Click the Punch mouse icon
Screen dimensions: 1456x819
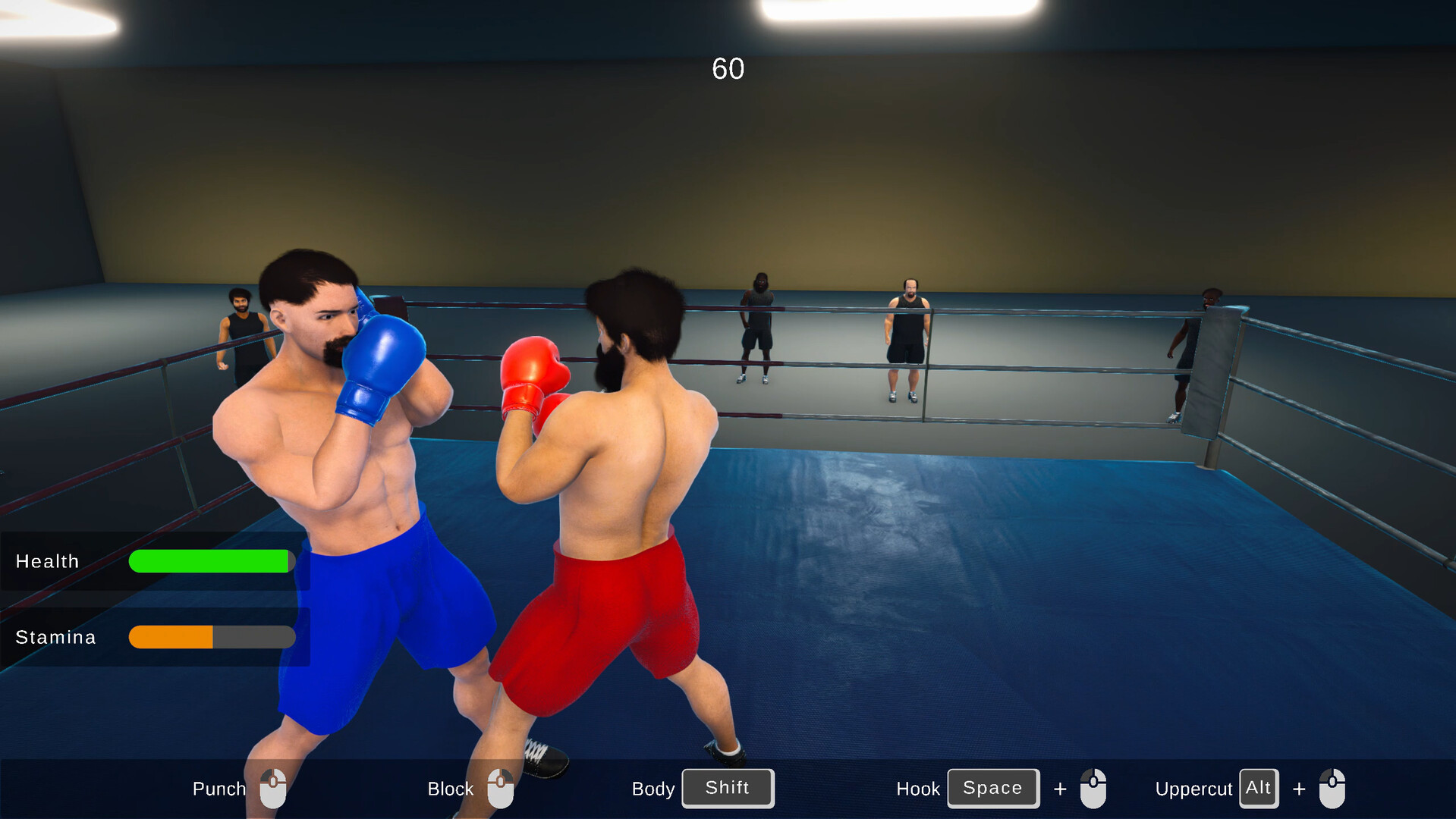[x=273, y=789]
